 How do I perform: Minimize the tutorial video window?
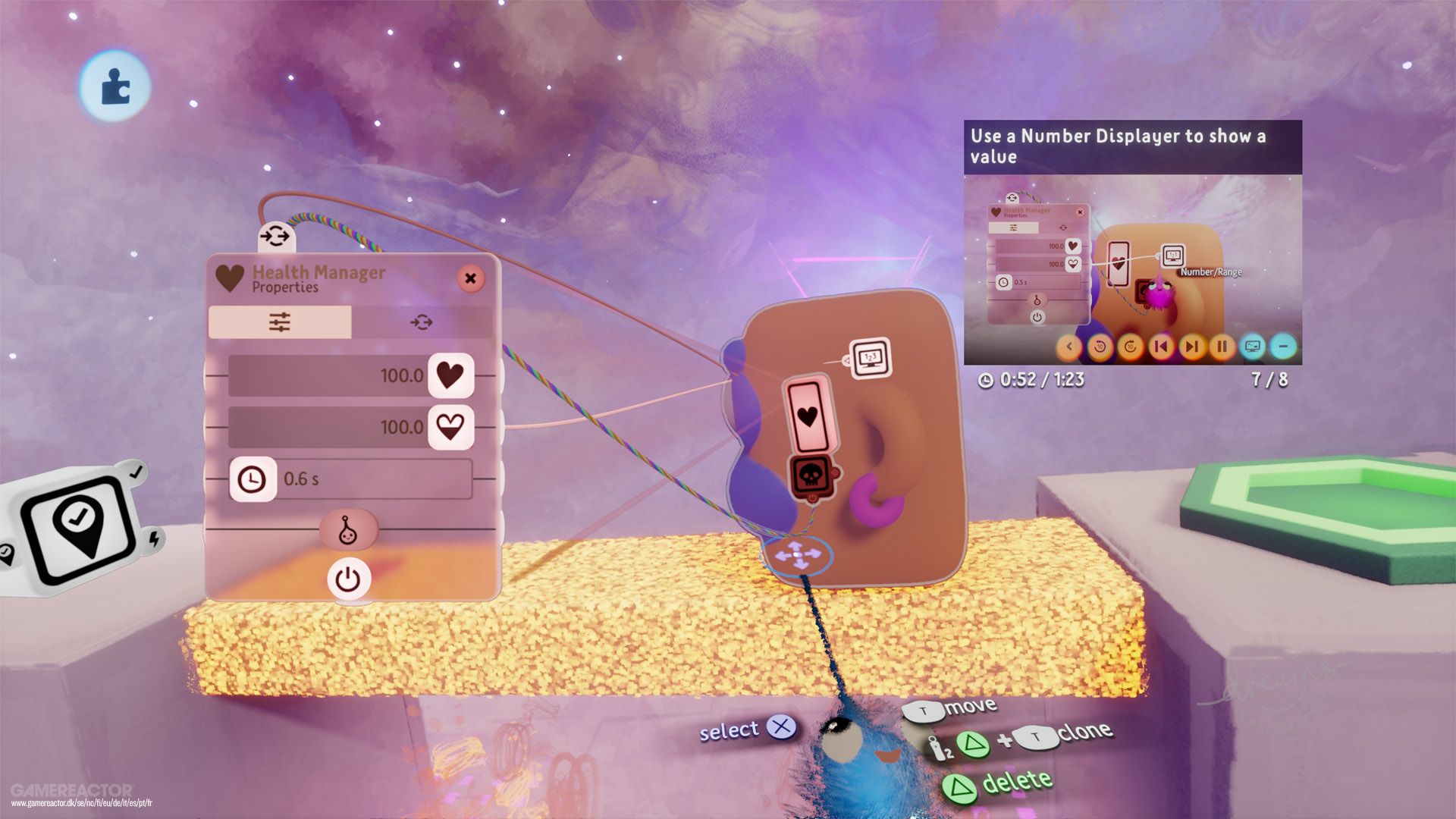[x=1282, y=347]
